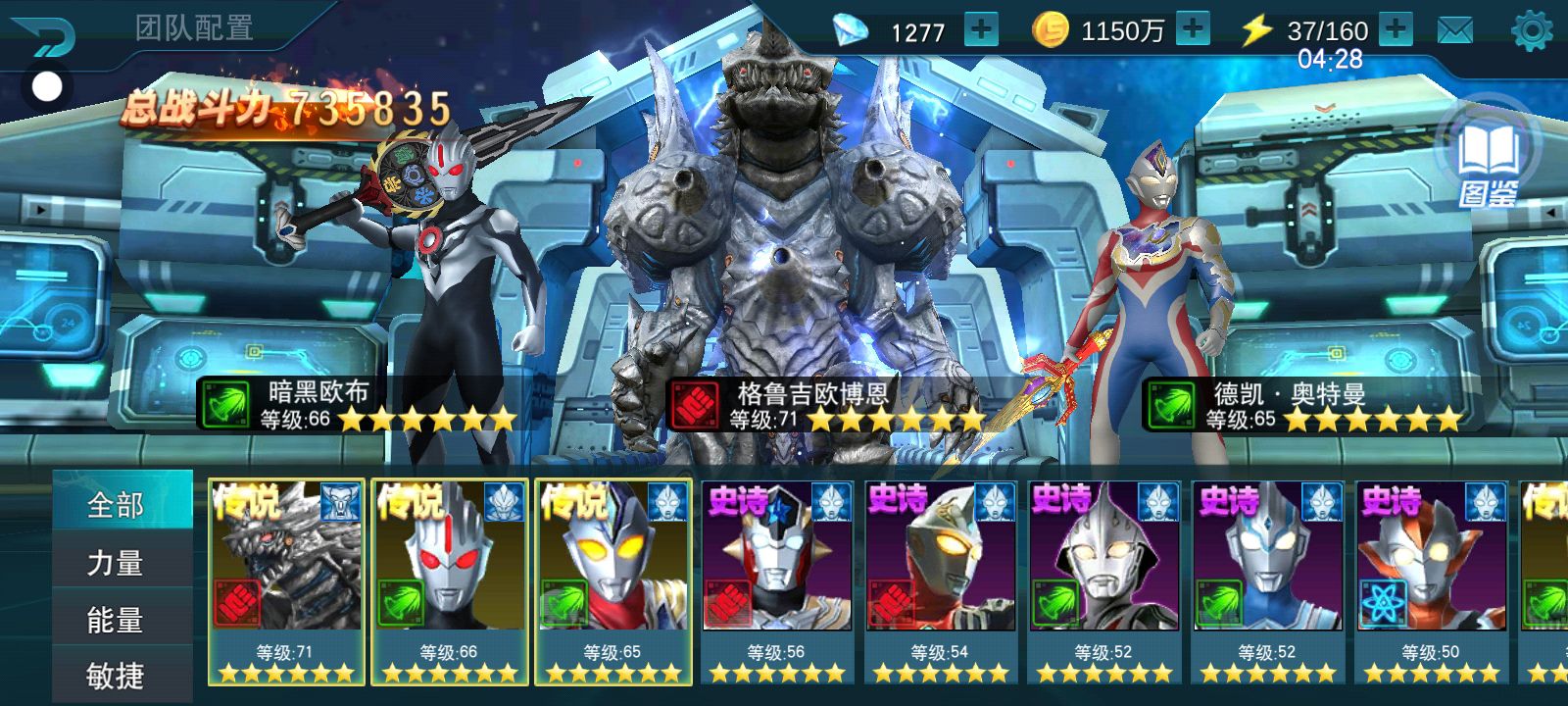Select the level 50 epic hero card
This screenshot has height=706, width=1568.
tap(1431, 580)
